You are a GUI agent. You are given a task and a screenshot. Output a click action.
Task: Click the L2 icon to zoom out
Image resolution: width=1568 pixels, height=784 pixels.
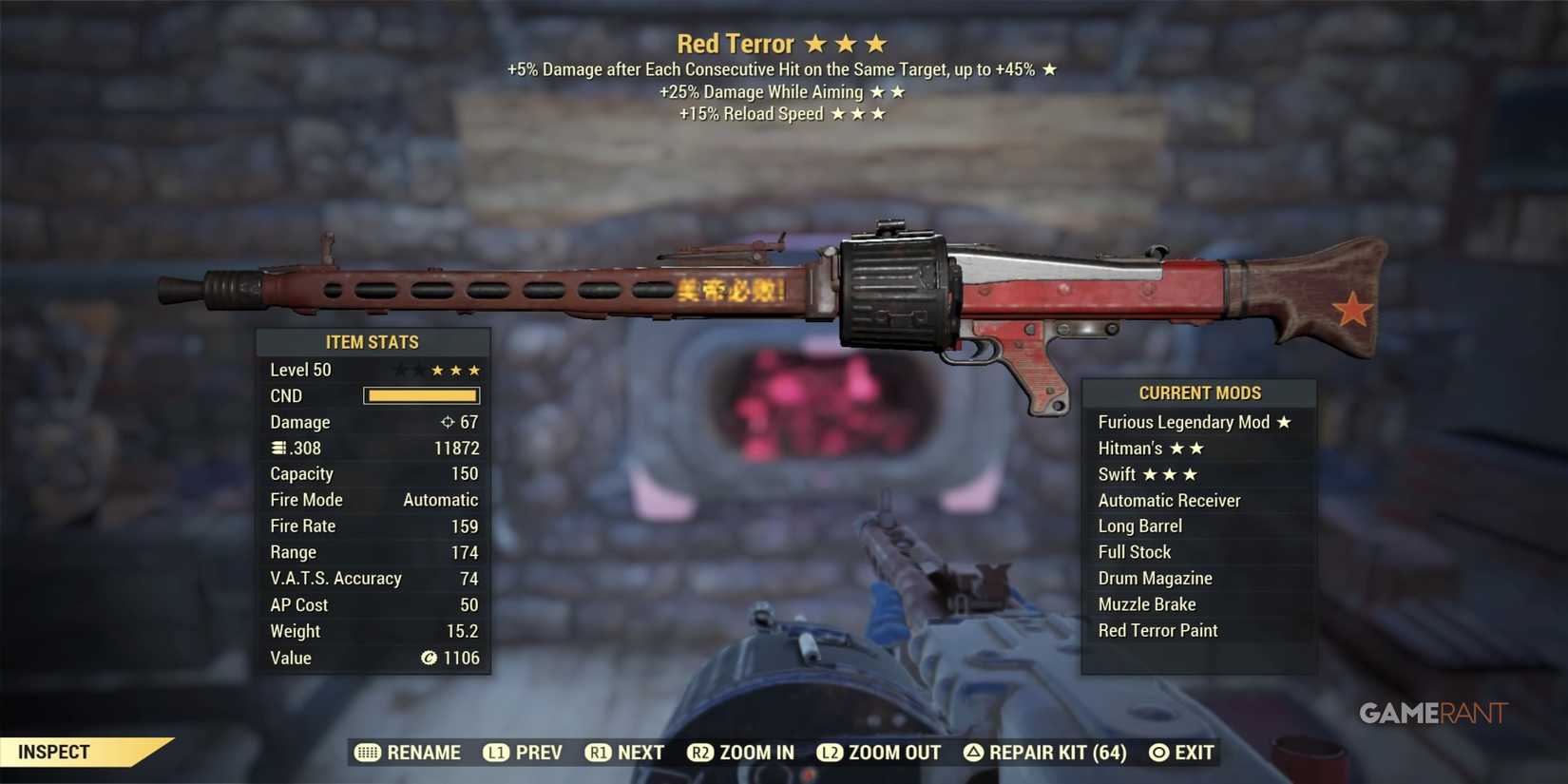[830, 752]
